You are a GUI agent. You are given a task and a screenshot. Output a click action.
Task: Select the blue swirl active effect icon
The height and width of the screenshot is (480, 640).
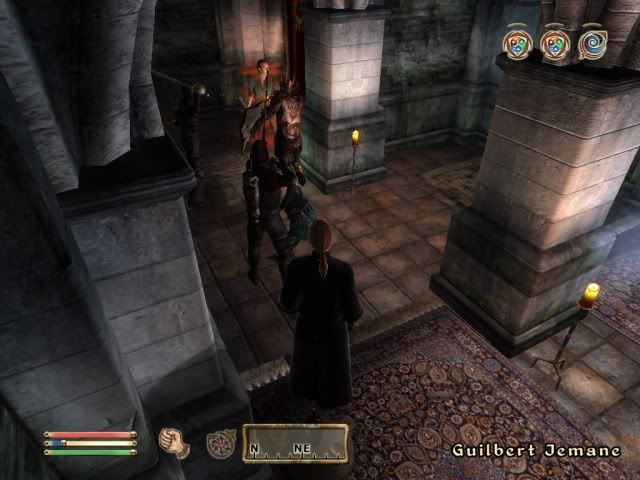point(593,45)
